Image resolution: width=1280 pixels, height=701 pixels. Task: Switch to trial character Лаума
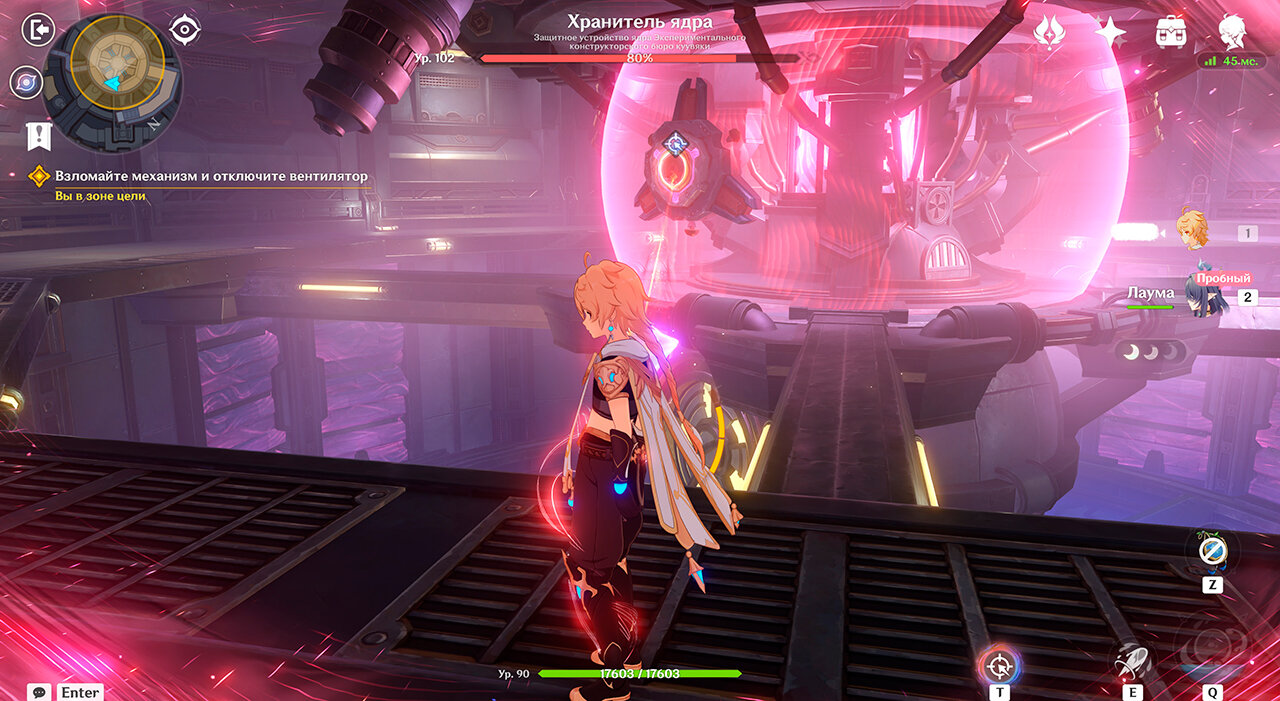(1203, 294)
